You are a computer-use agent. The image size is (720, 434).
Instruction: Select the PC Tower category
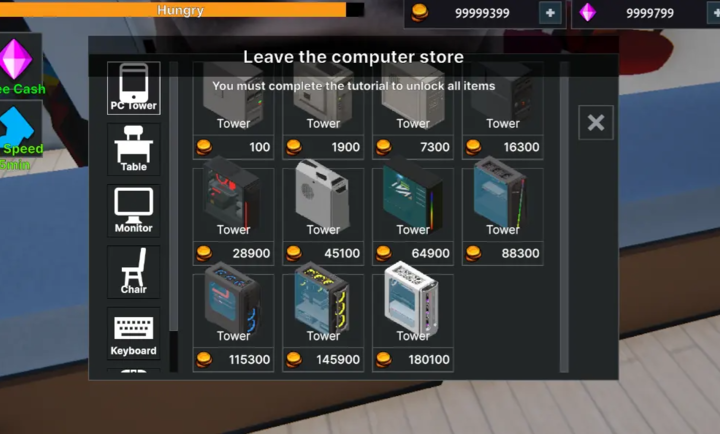[133, 88]
